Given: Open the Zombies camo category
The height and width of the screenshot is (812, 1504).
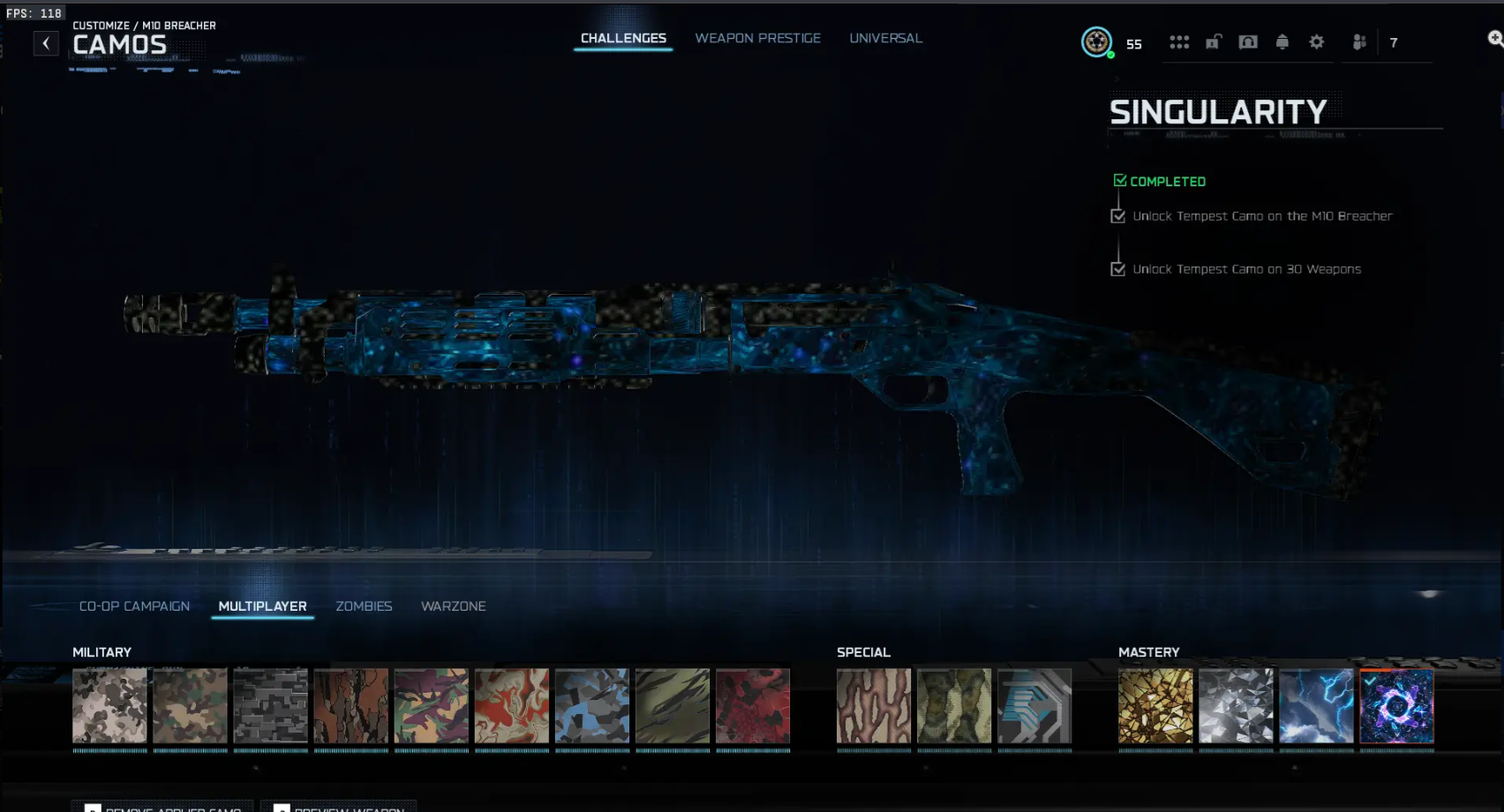Looking at the screenshot, I should point(364,606).
